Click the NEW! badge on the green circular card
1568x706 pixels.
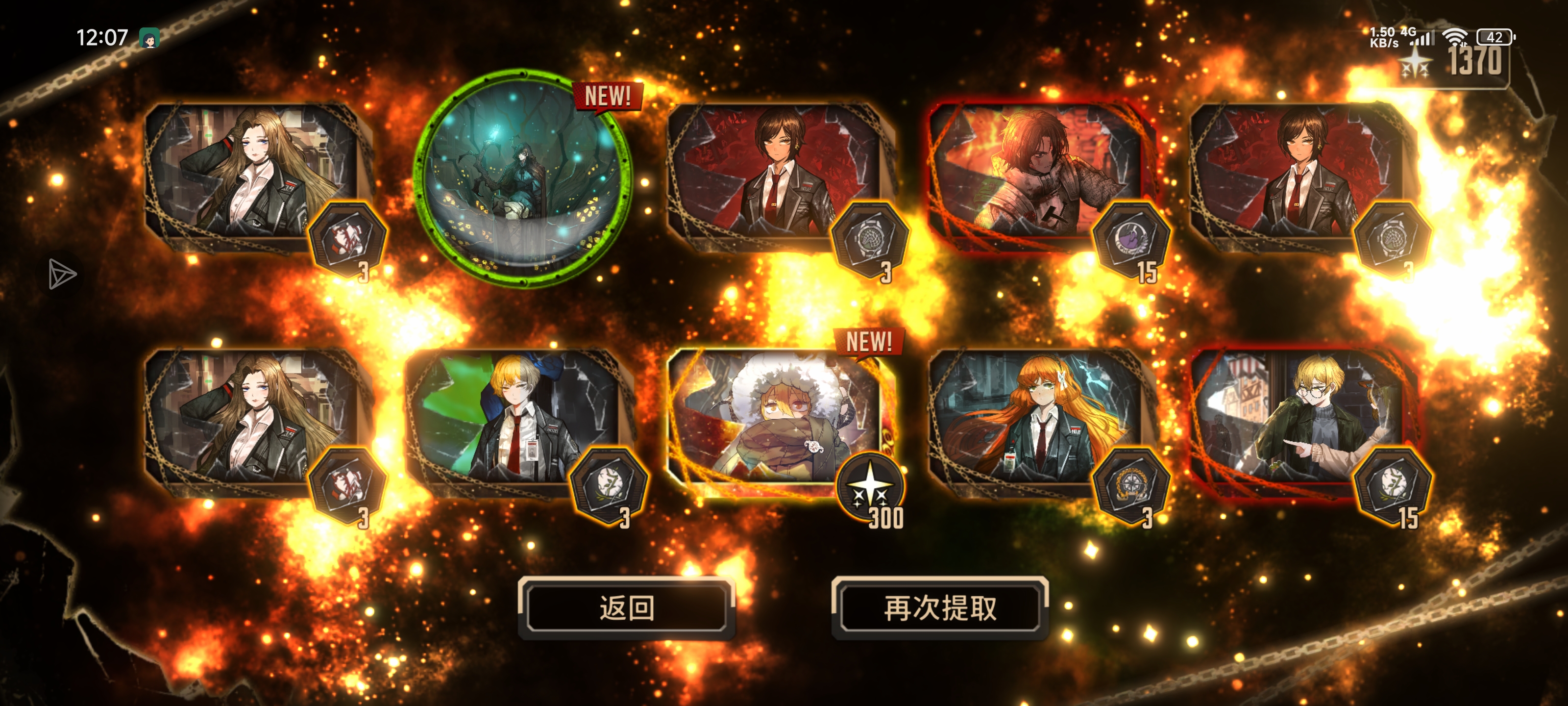pyautogui.click(x=607, y=96)
